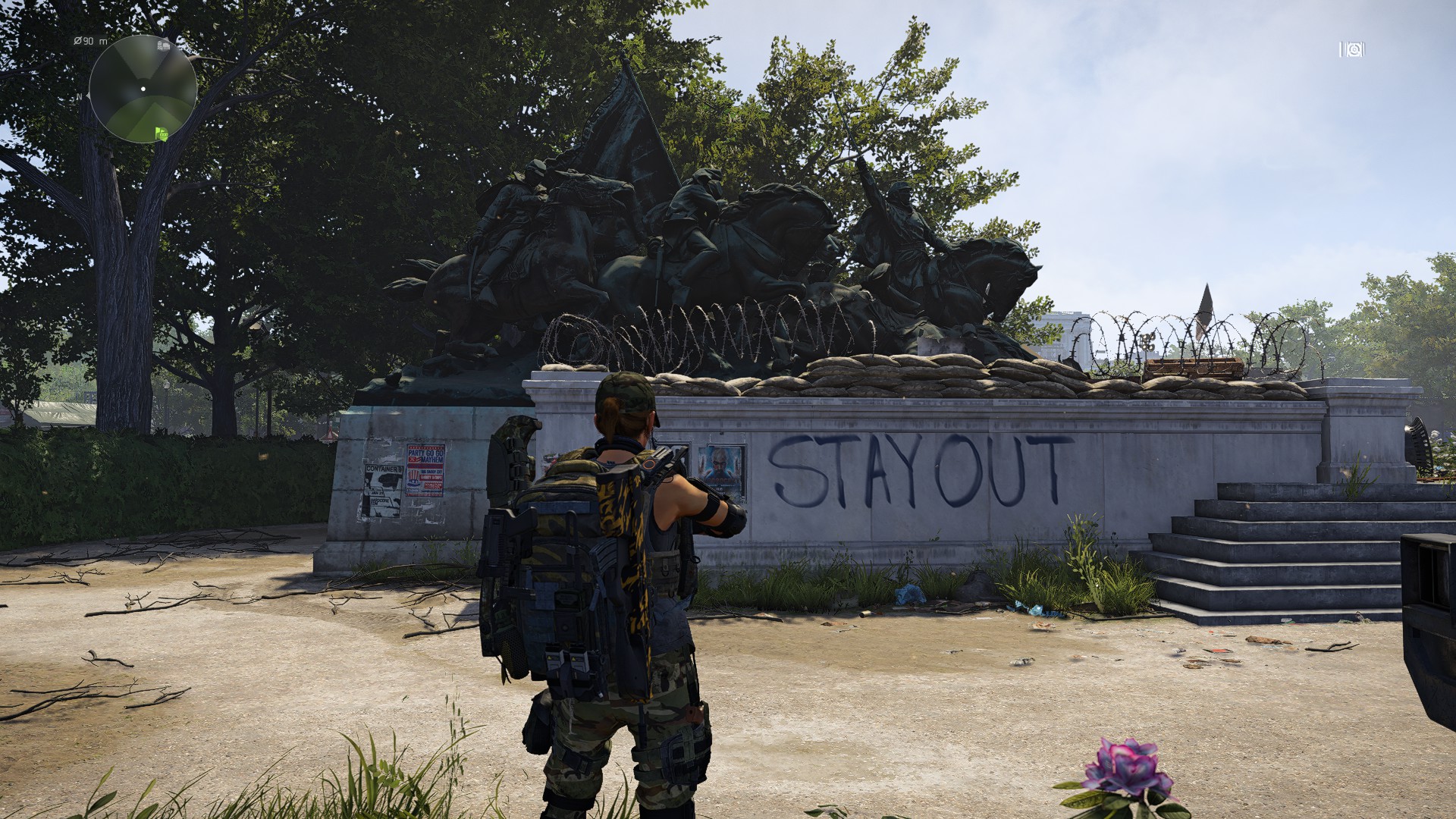Select the North compass marker beside the minimap
Image resolution: width=1456 pixels, height=819 pixels.
tap(80, 96)
